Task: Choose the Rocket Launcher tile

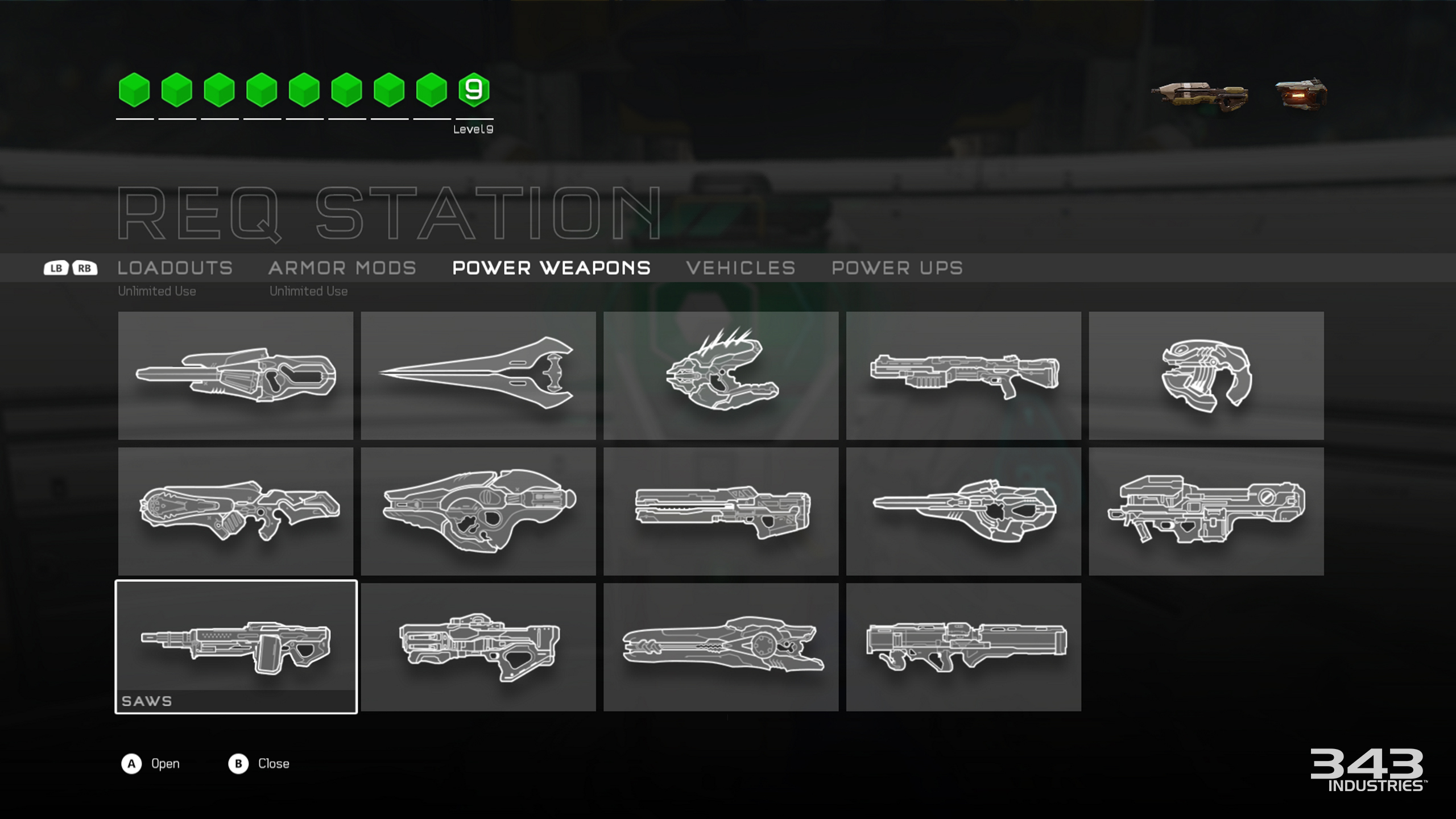Action: (963, 647)
